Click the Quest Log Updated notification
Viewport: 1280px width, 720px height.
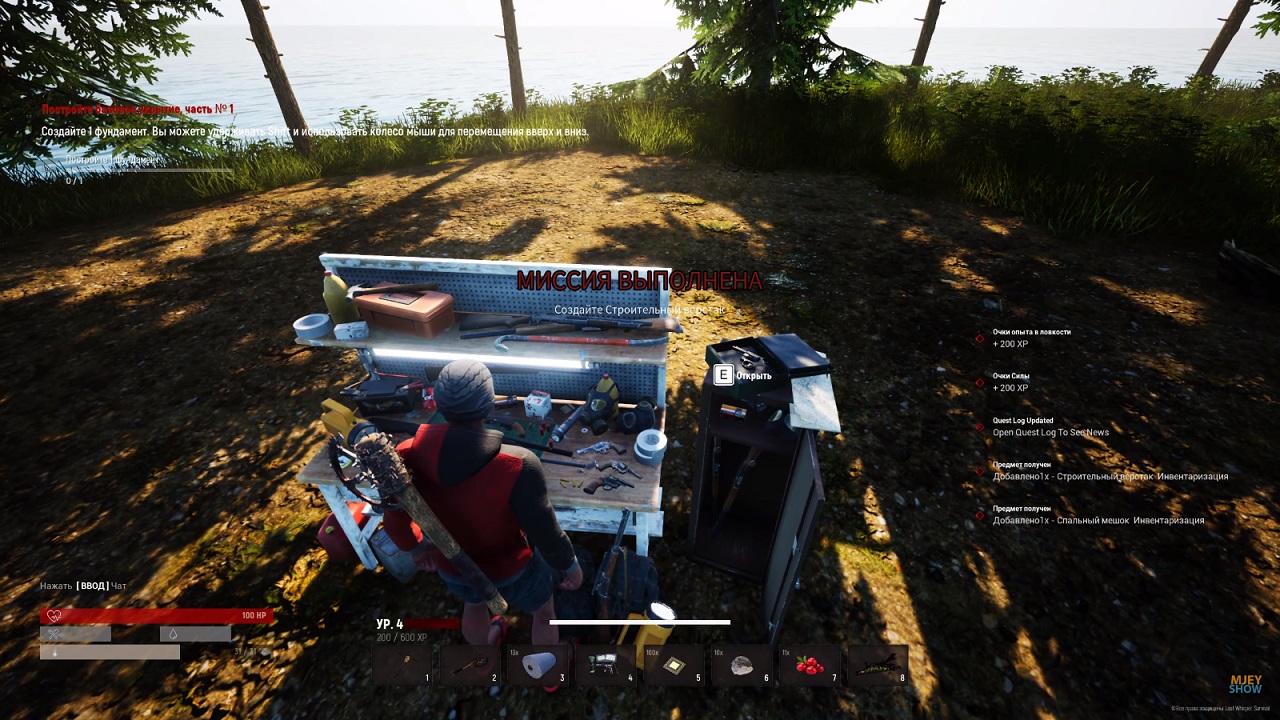(x=1050, y=427)
